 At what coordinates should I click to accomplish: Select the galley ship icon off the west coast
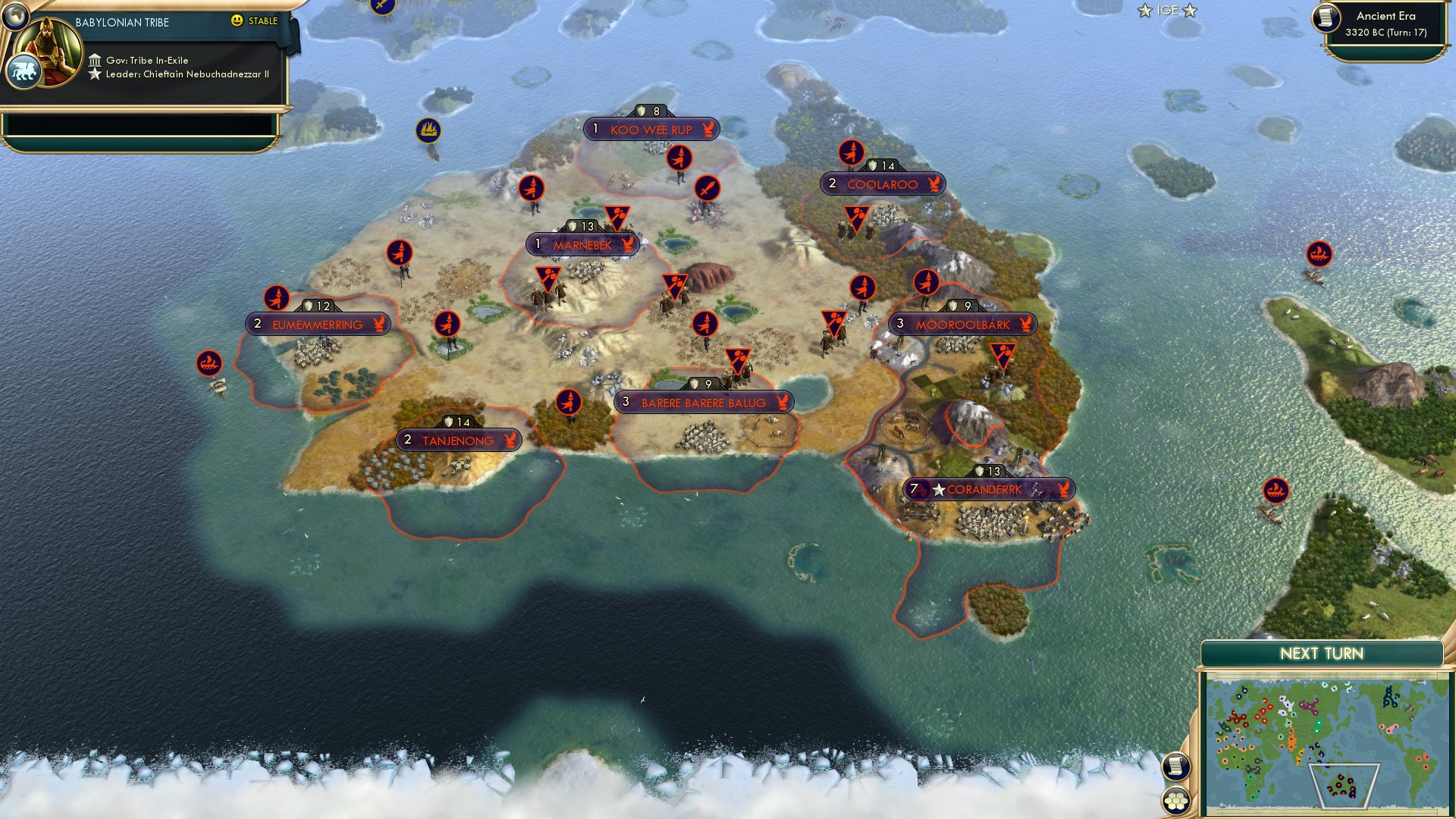(209, 362)
